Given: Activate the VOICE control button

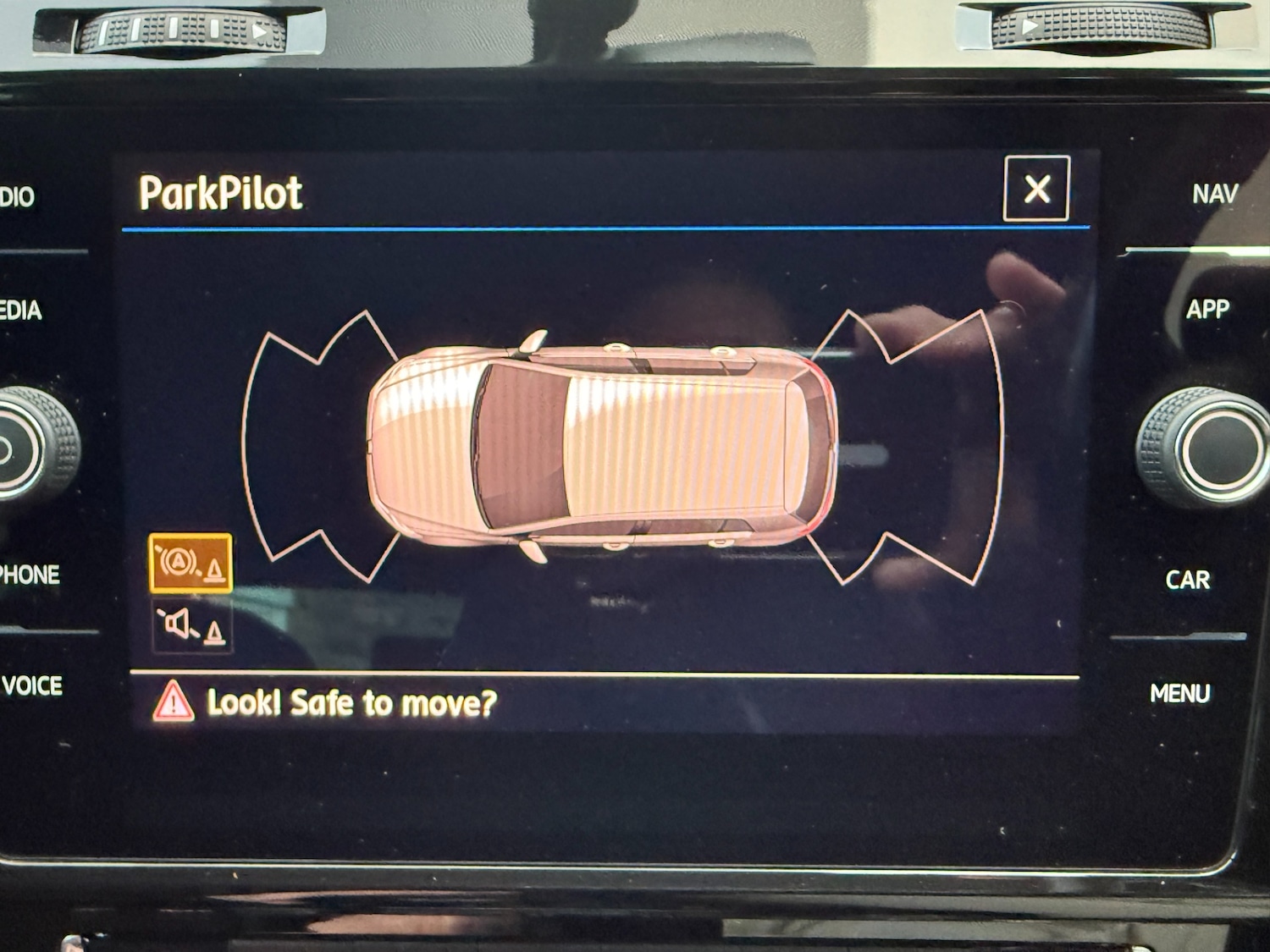Looking at the screenshot, I should [x=32, y=685].
